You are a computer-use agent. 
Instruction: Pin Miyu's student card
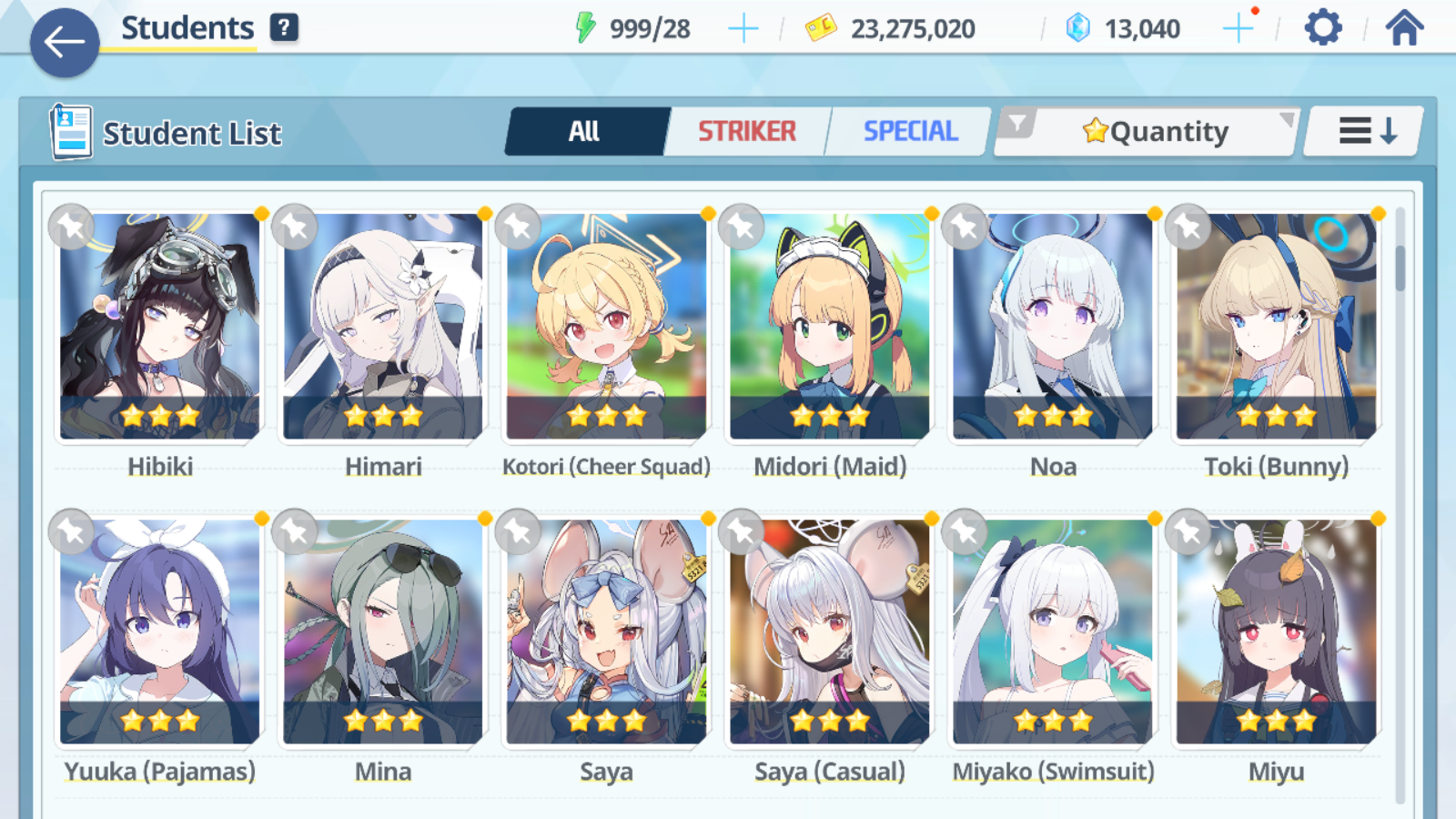pyautogui.click(x=1188, y=531)
